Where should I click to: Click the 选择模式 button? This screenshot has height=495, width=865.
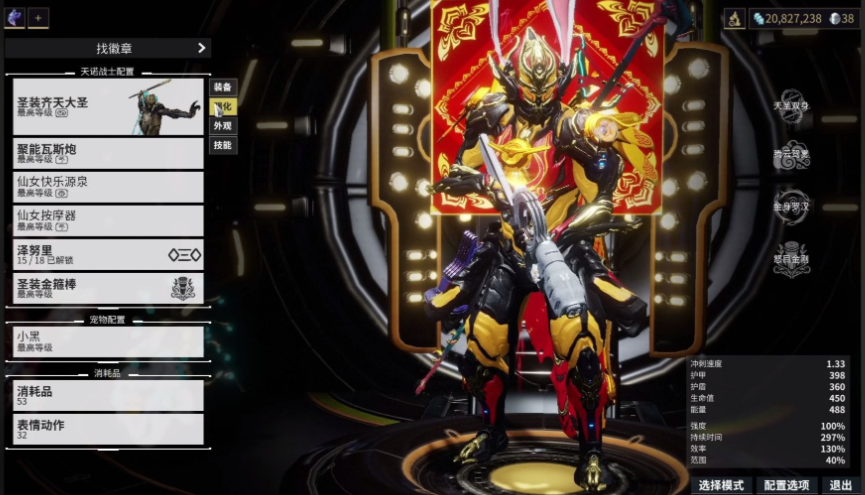720,485
